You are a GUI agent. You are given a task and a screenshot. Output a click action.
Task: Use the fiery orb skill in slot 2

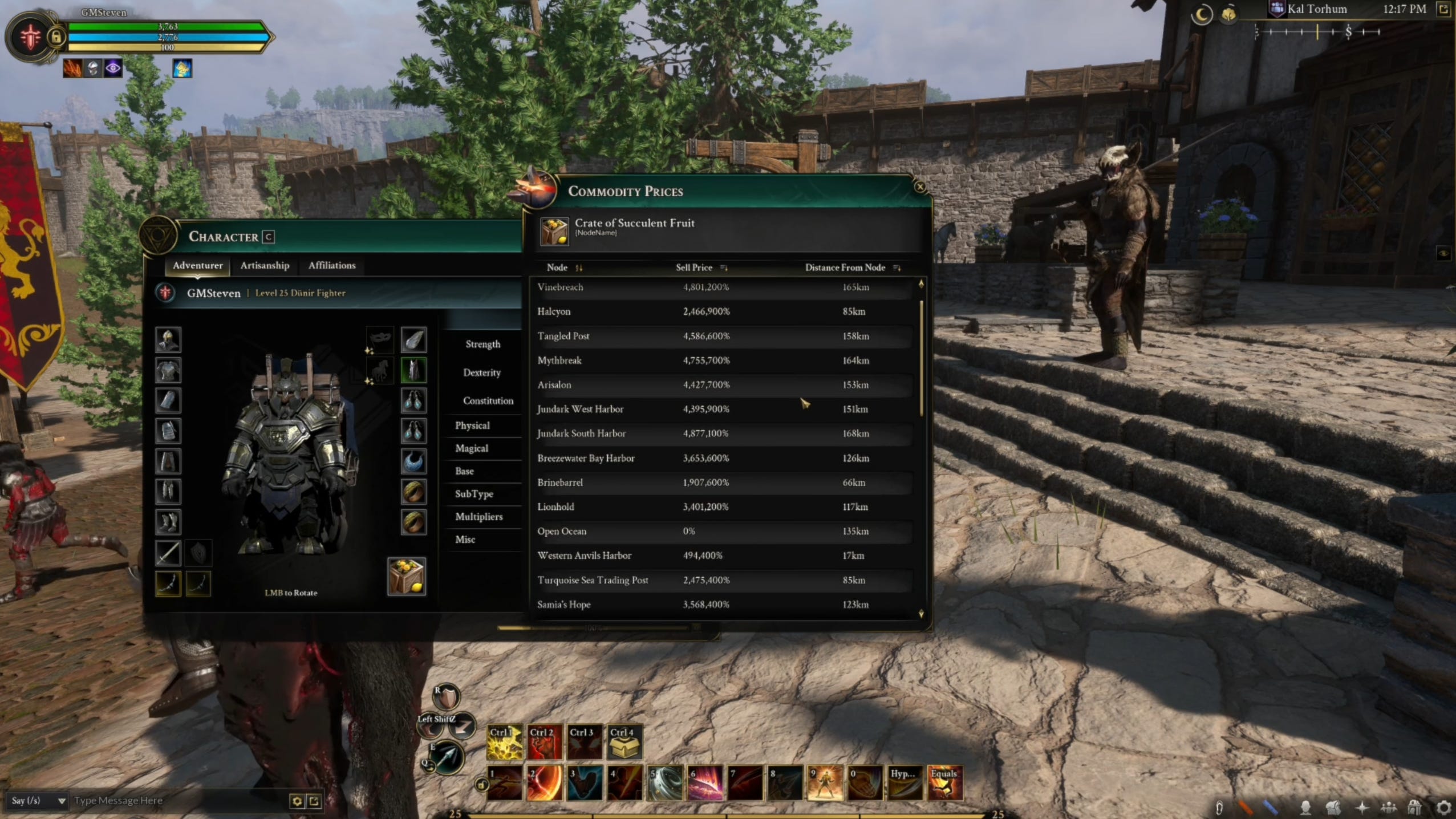pyautogui.click(x=544, y=783)
